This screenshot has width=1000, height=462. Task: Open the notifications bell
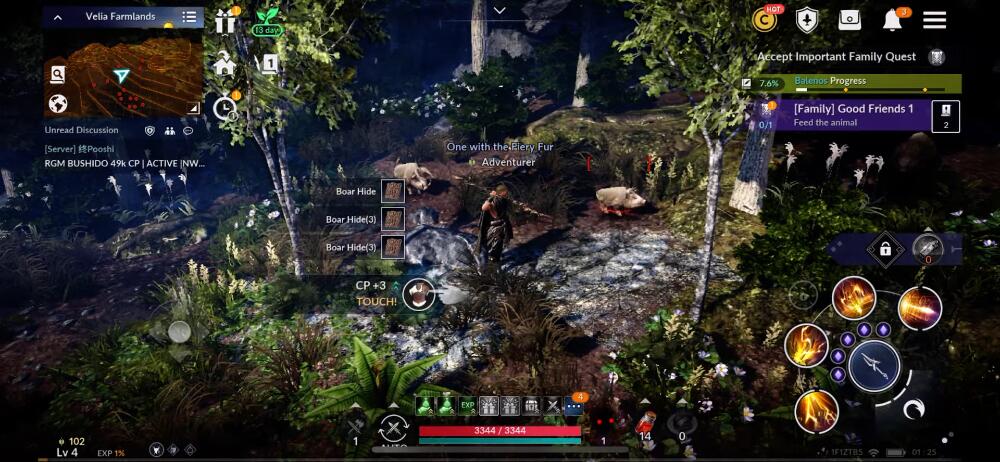pos(892,20)
